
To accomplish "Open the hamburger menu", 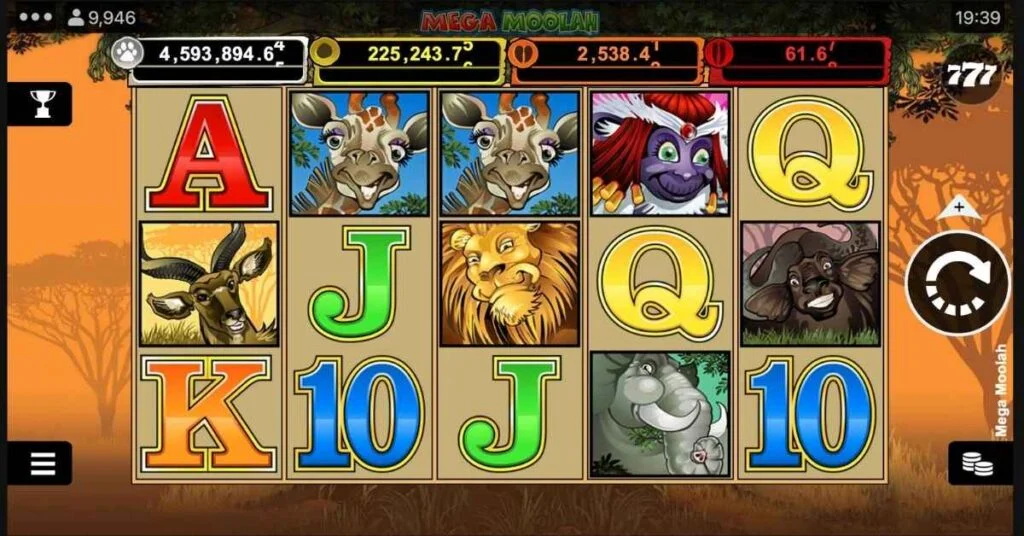I will [42, 463].
